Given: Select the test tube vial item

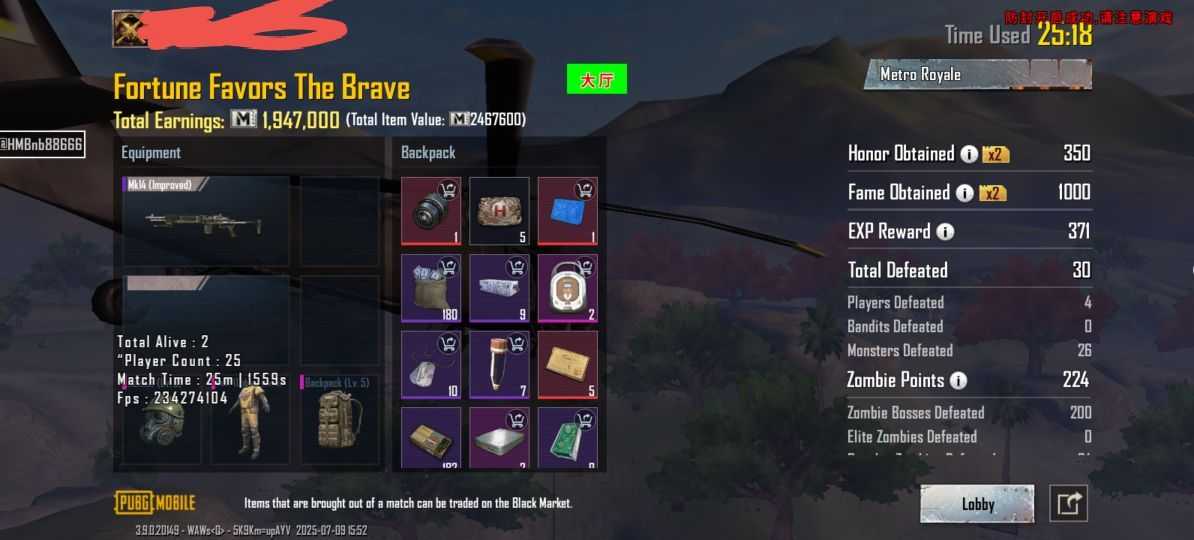Looking at the screenshot, I should point(499,365).
